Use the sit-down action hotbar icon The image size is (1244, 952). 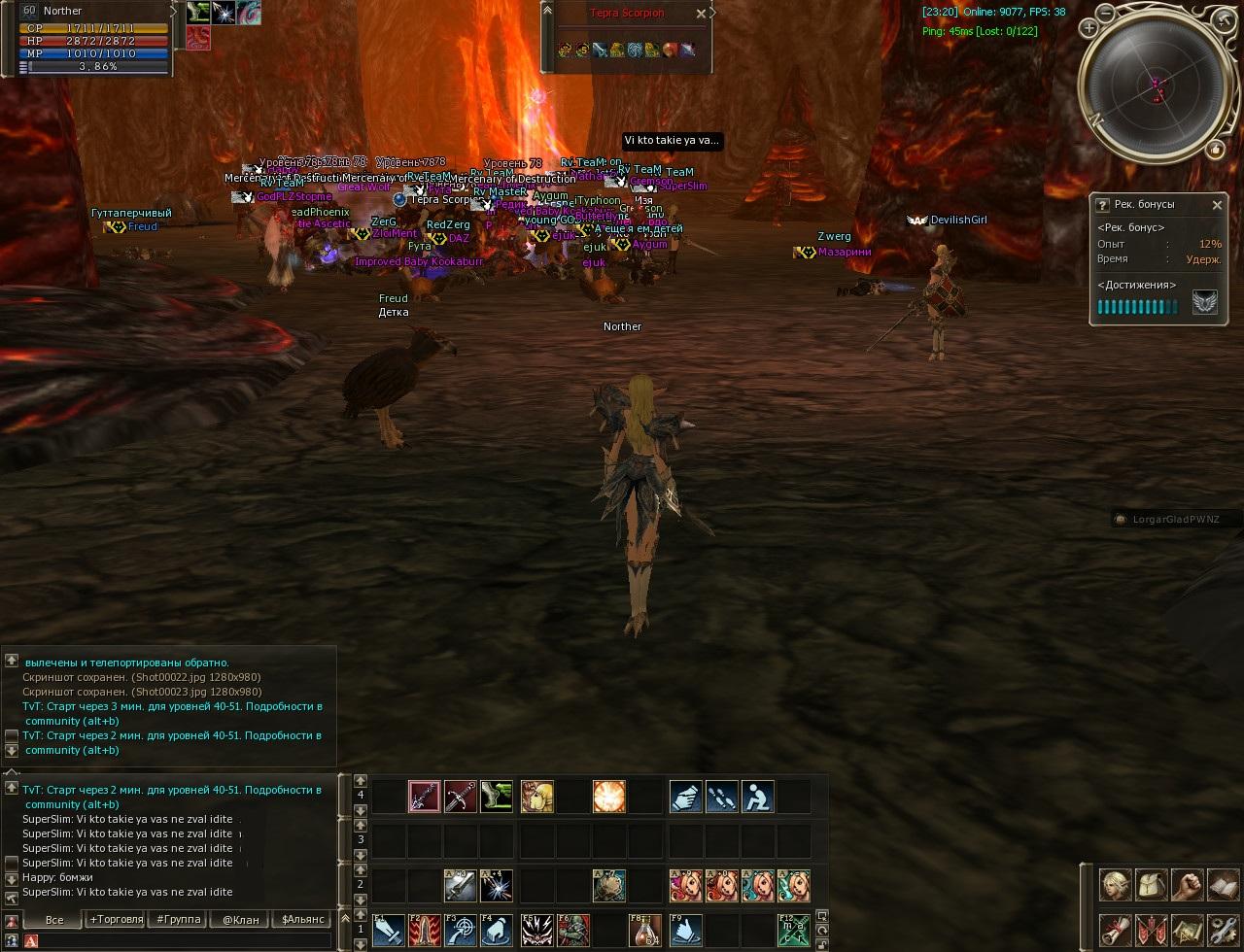(757, 797)
